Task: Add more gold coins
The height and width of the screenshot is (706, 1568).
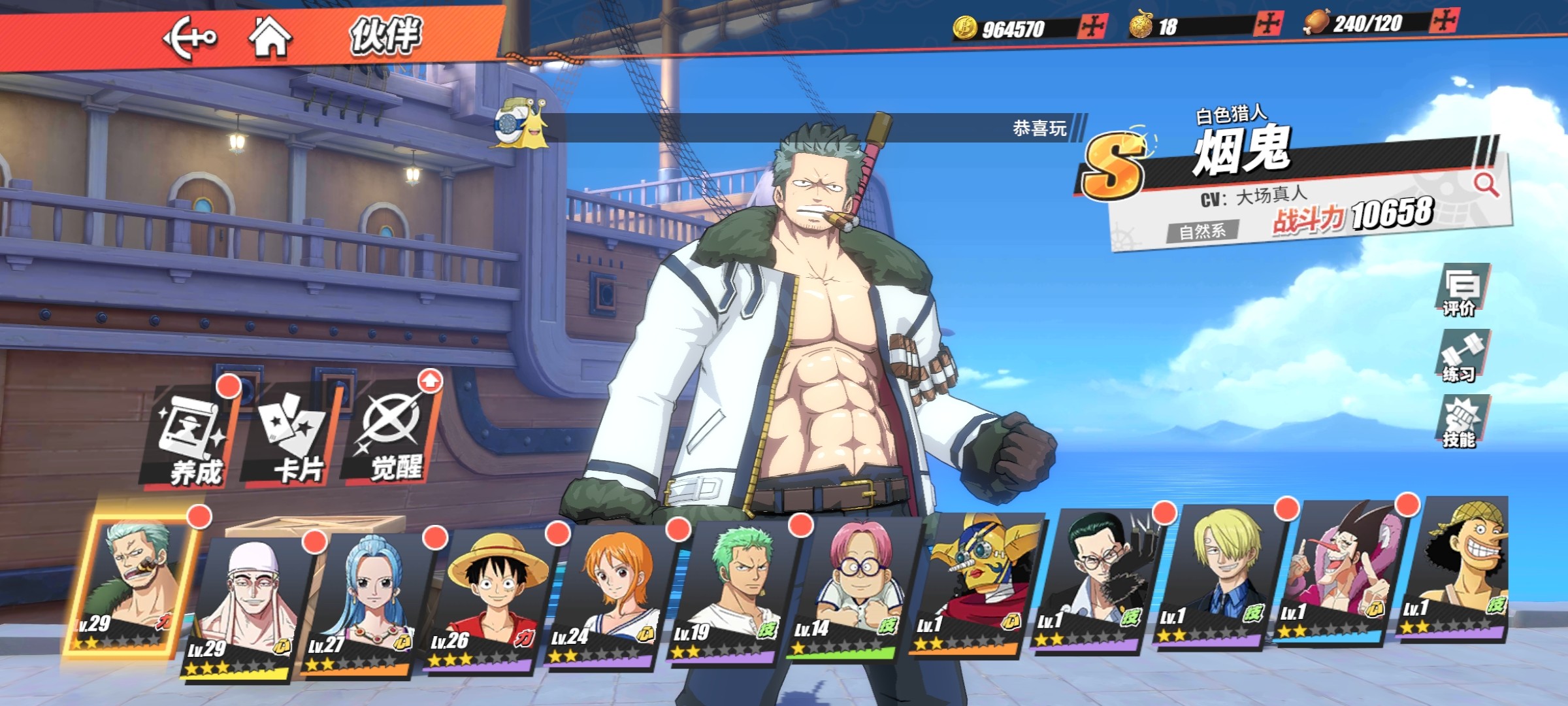Action: [1092, 26]
